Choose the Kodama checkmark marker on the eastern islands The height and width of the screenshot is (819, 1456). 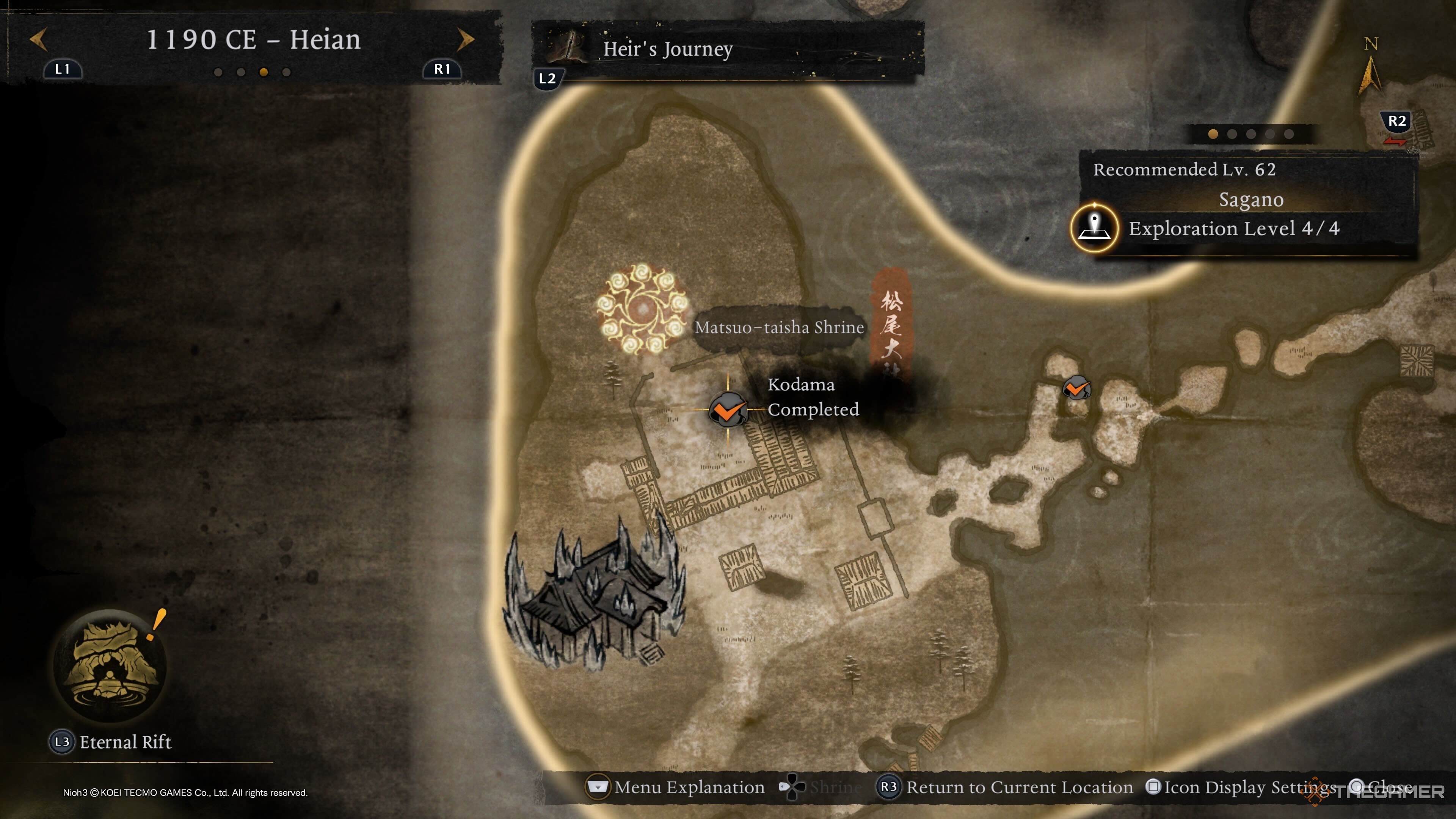click(x=1076, y=388)
